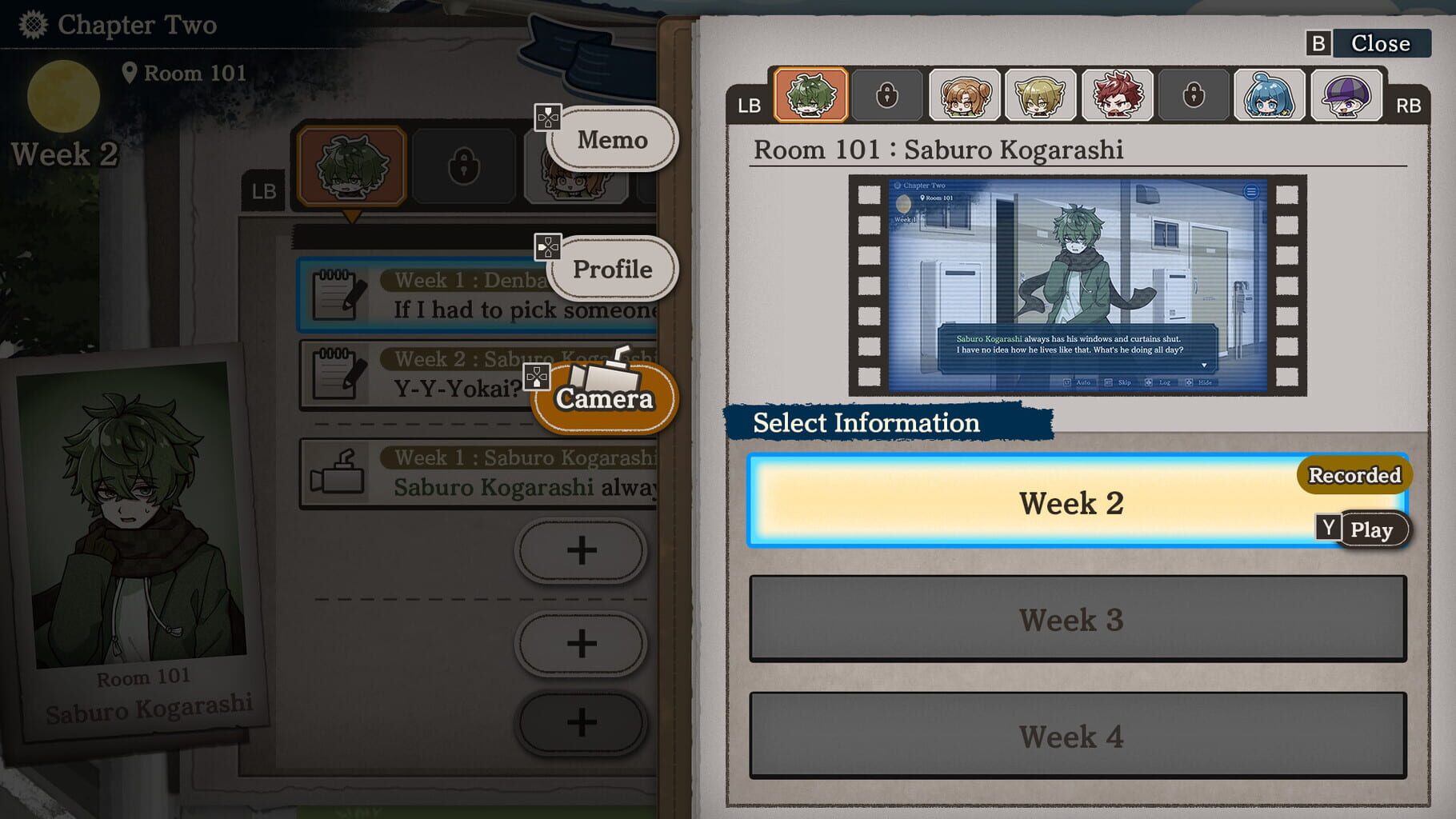This screenshot has width=1456, height=819.
Task: Click the locked character slot beside Saburo
Action: click(886, 95)
